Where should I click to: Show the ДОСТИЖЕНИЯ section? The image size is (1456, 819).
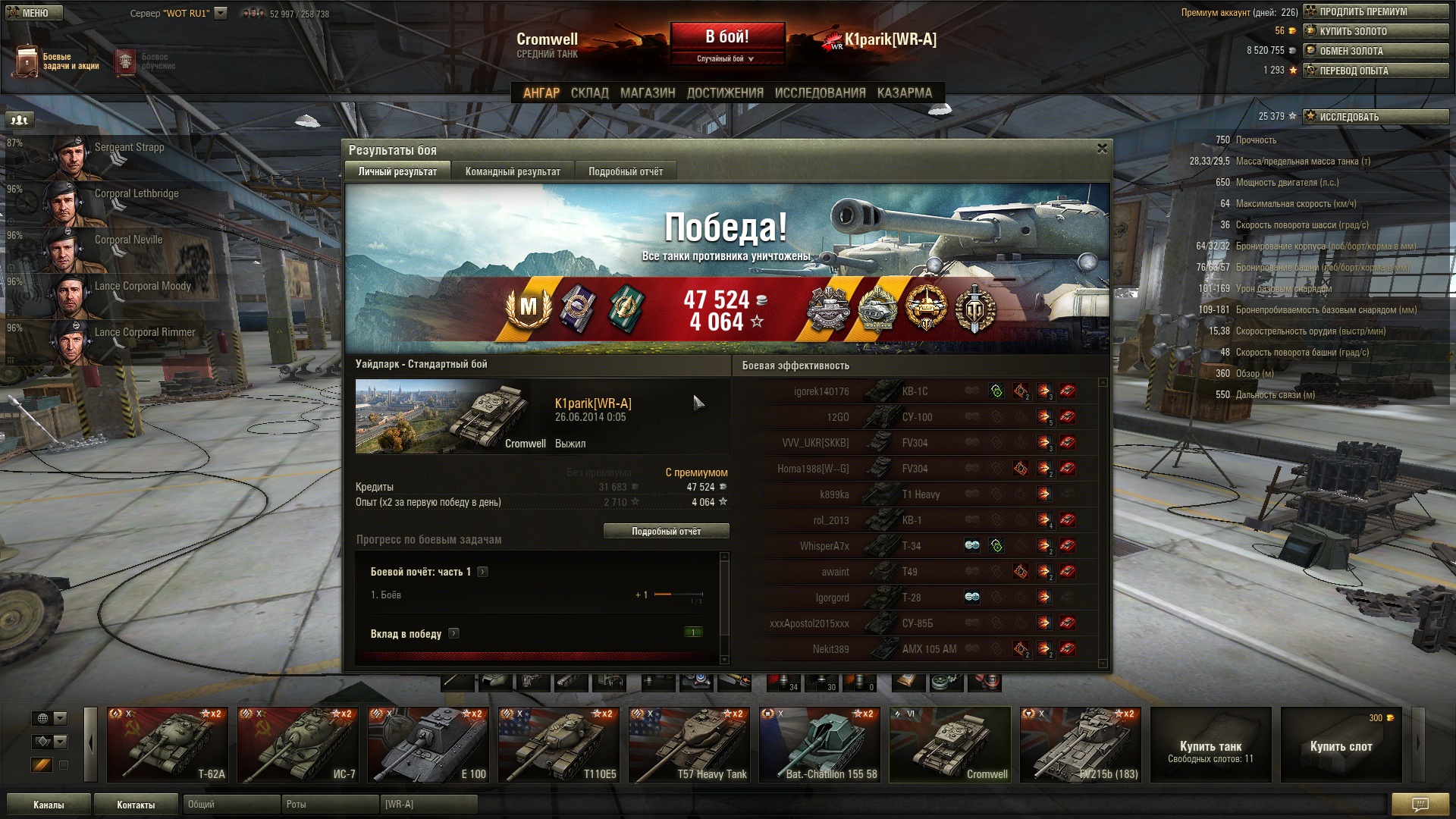click(x=724, y=93)
